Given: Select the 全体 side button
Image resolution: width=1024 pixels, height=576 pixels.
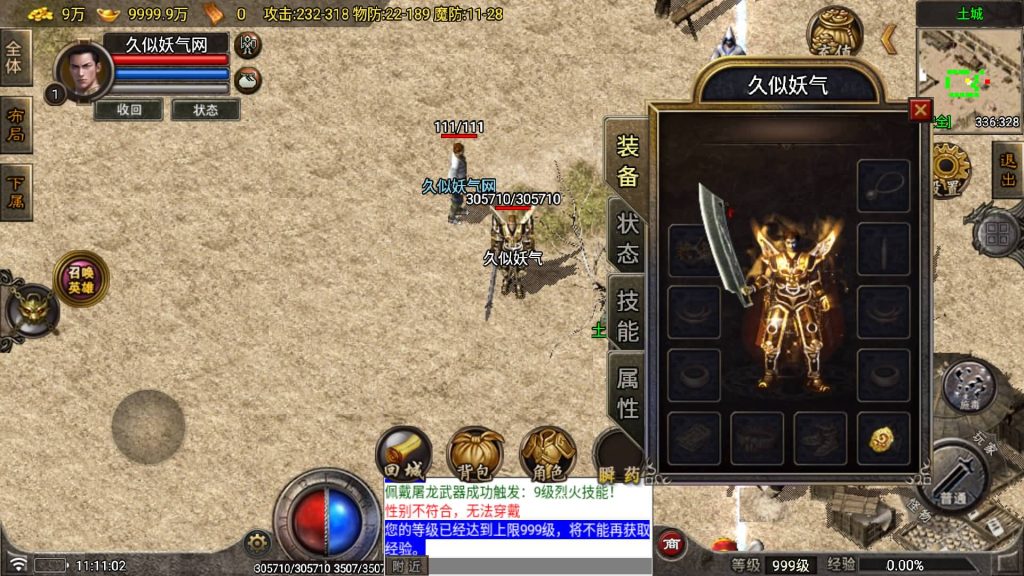Looking at the screenshot, I should [16, 57].
